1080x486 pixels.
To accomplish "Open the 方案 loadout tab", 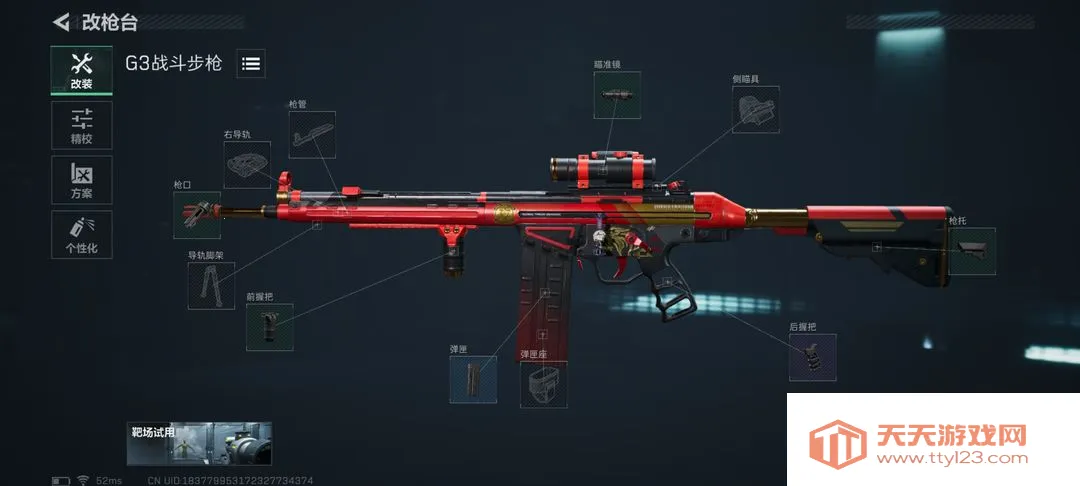I will click(81, 181).
